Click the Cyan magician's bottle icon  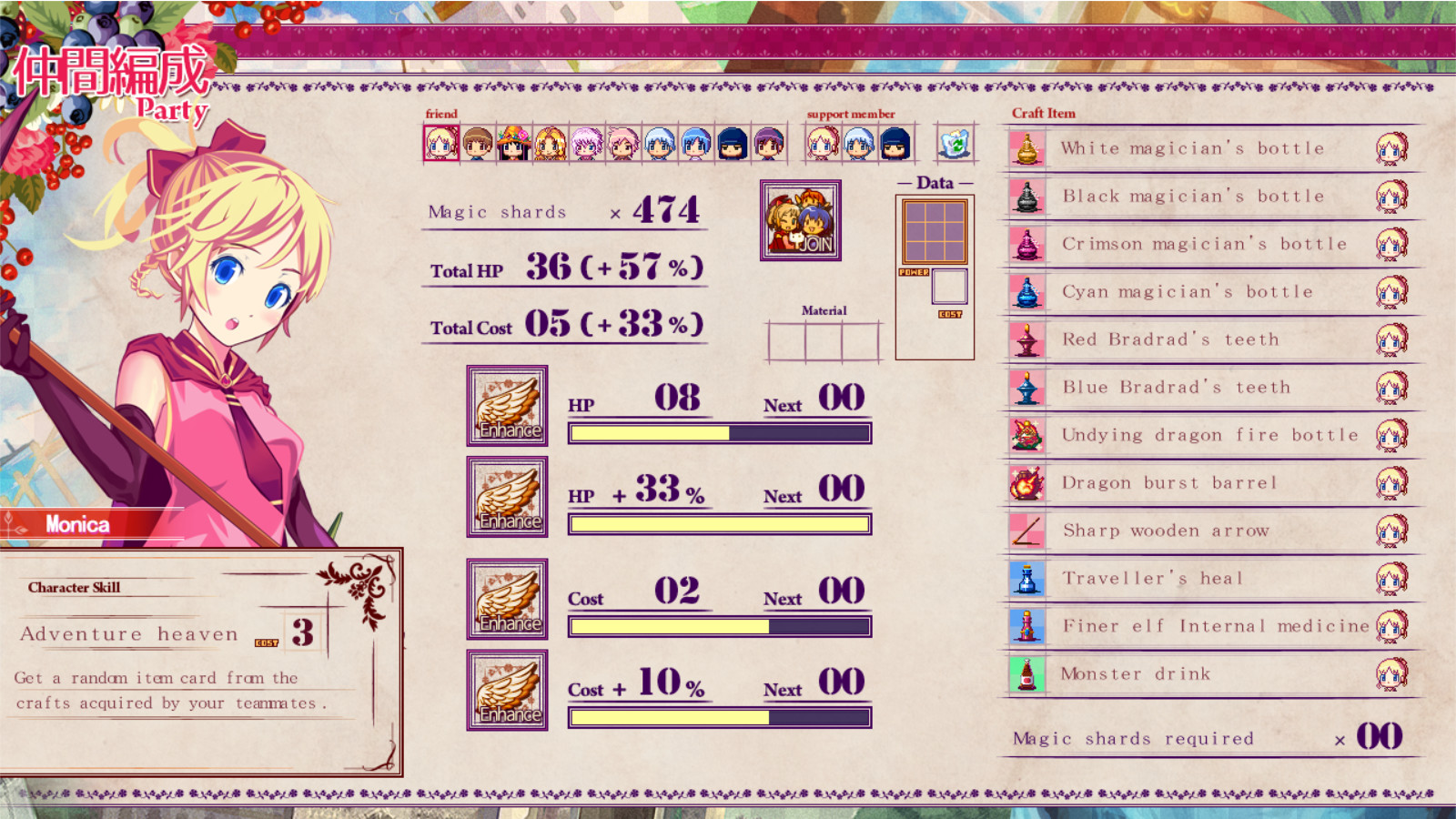1028,291
